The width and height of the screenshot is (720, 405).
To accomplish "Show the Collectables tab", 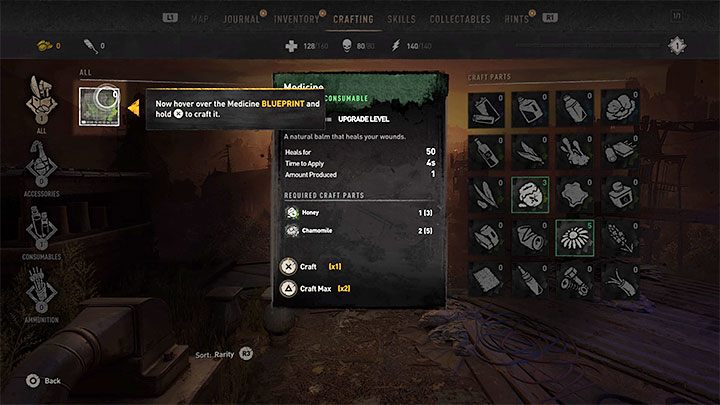I will [460, 18].
